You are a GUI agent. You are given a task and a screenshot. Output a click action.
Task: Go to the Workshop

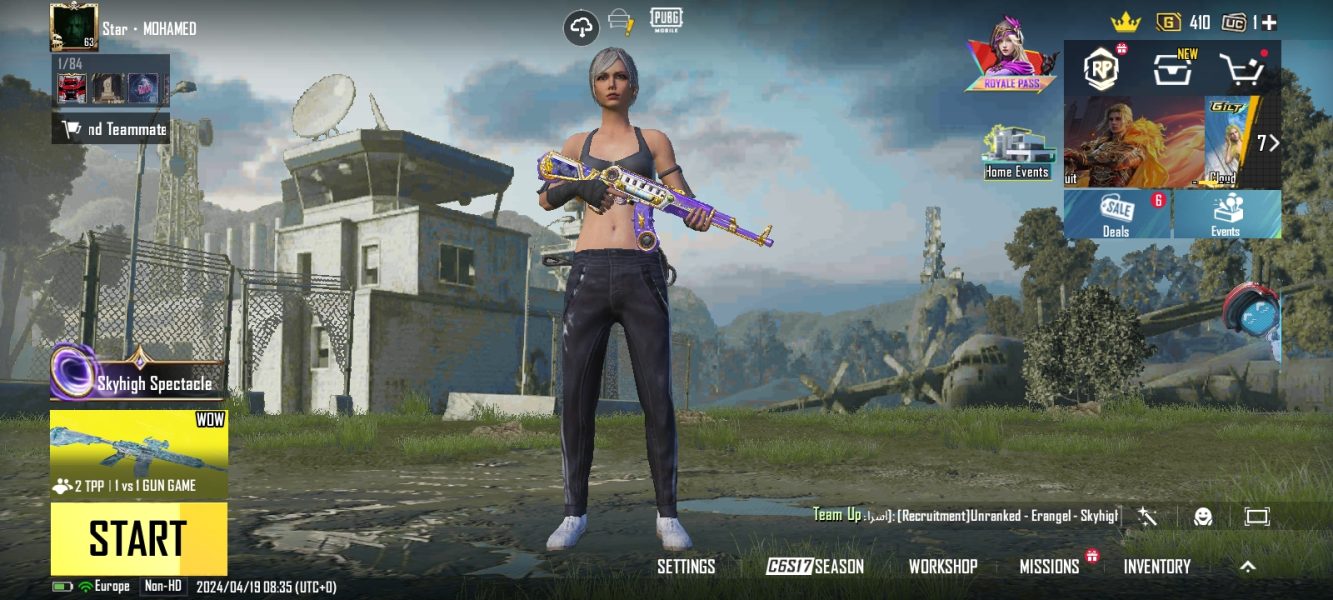click(x=943, y=566)
